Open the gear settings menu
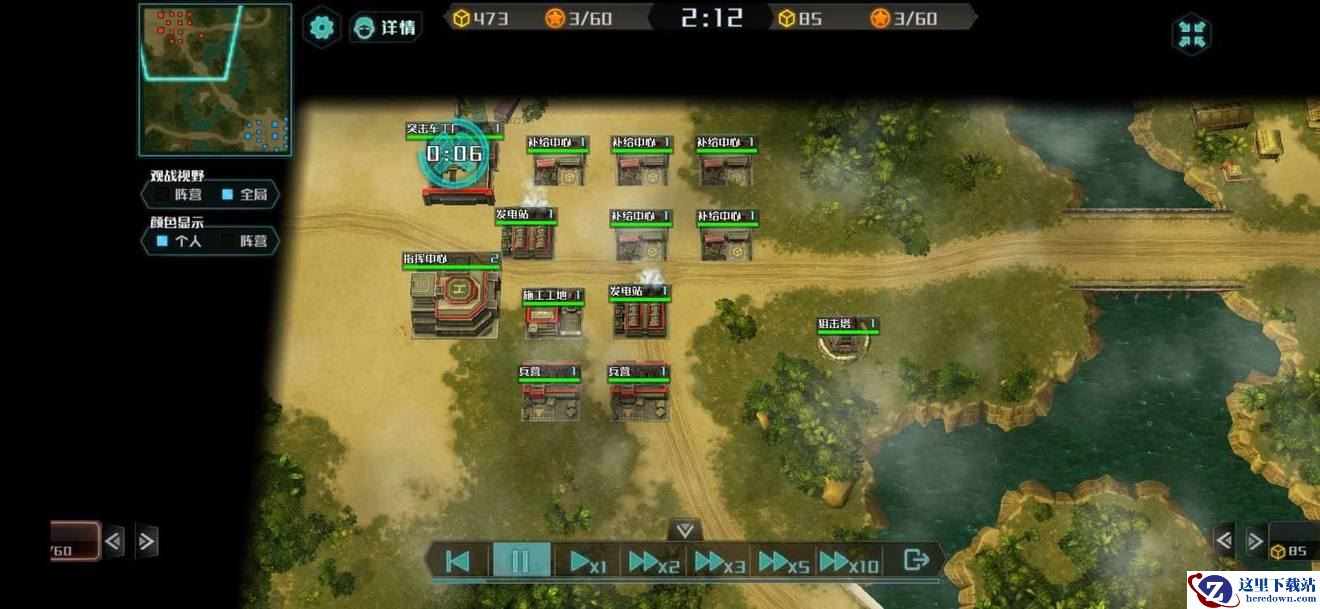The height and width of the screenshot is (609, 1320). point(321,27)
